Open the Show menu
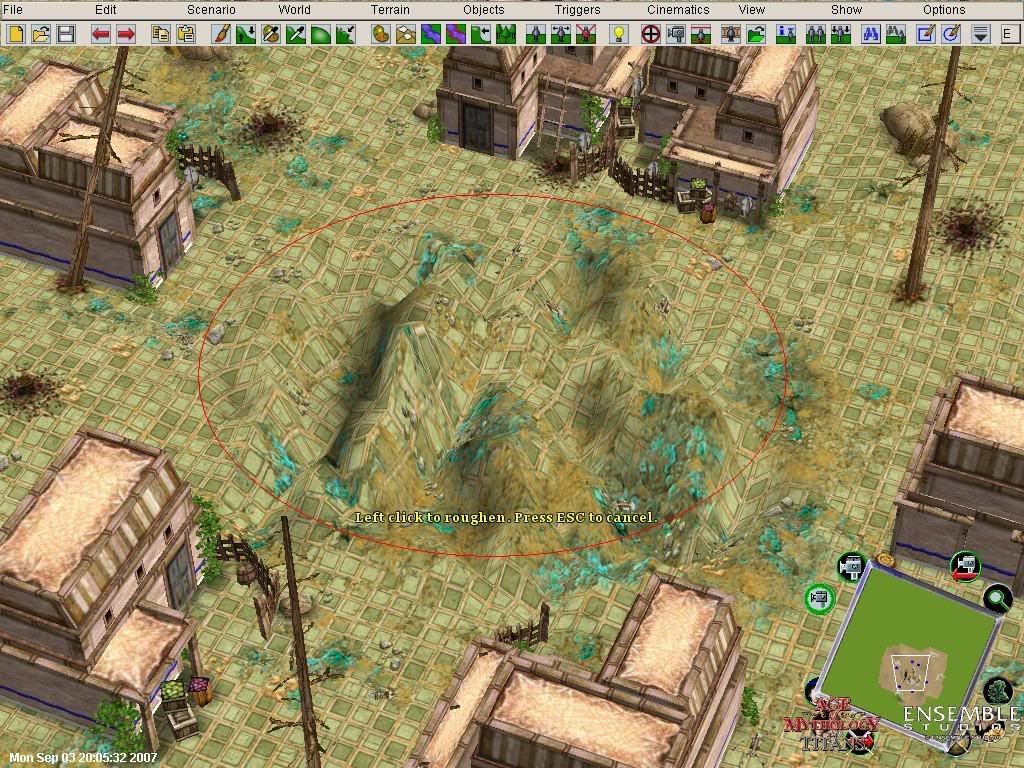Viewport: 1024px width, 768px height. tap(846, 10)
